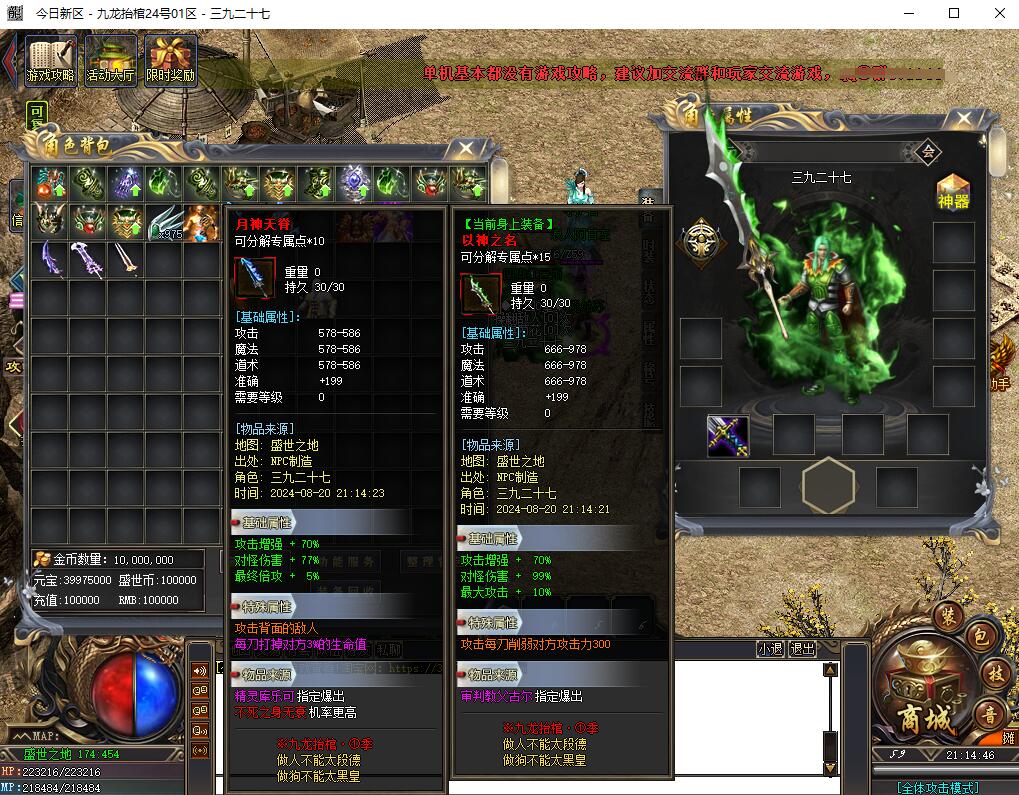1019x795 pixels.
Task: Click the chat scrollbar down arrow
Action: [829, 768]
